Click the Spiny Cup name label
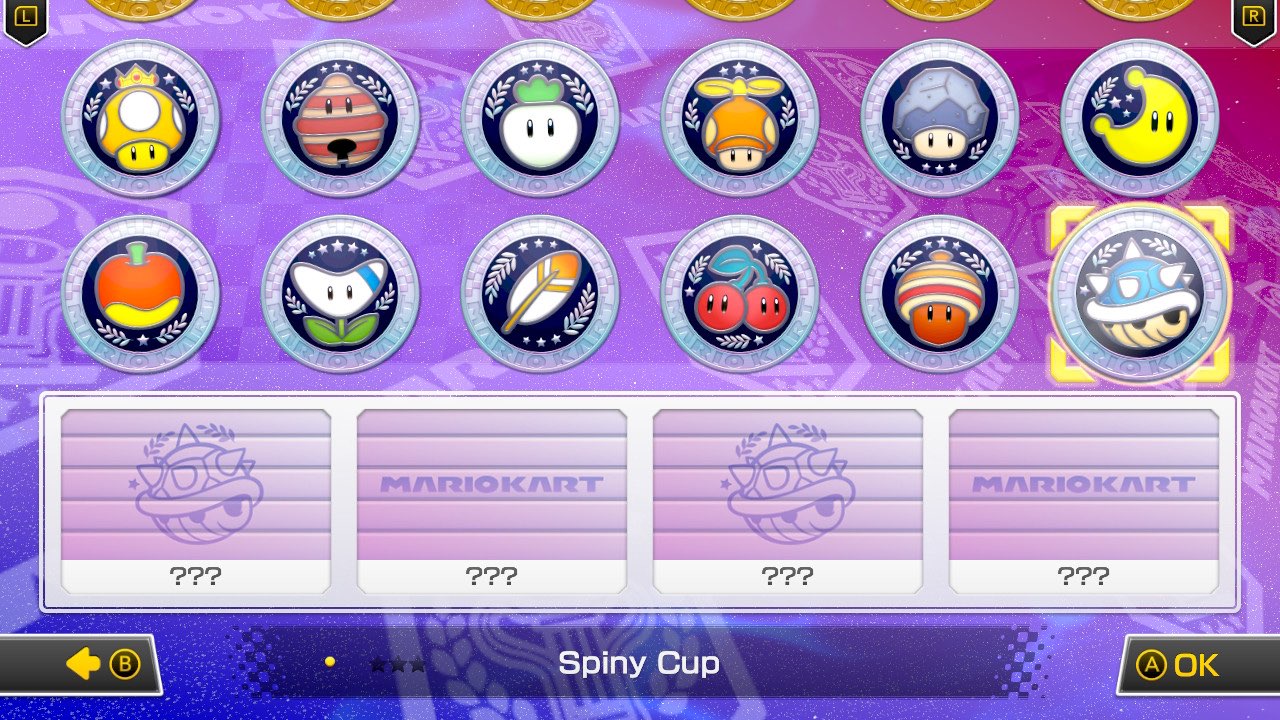 640,661
